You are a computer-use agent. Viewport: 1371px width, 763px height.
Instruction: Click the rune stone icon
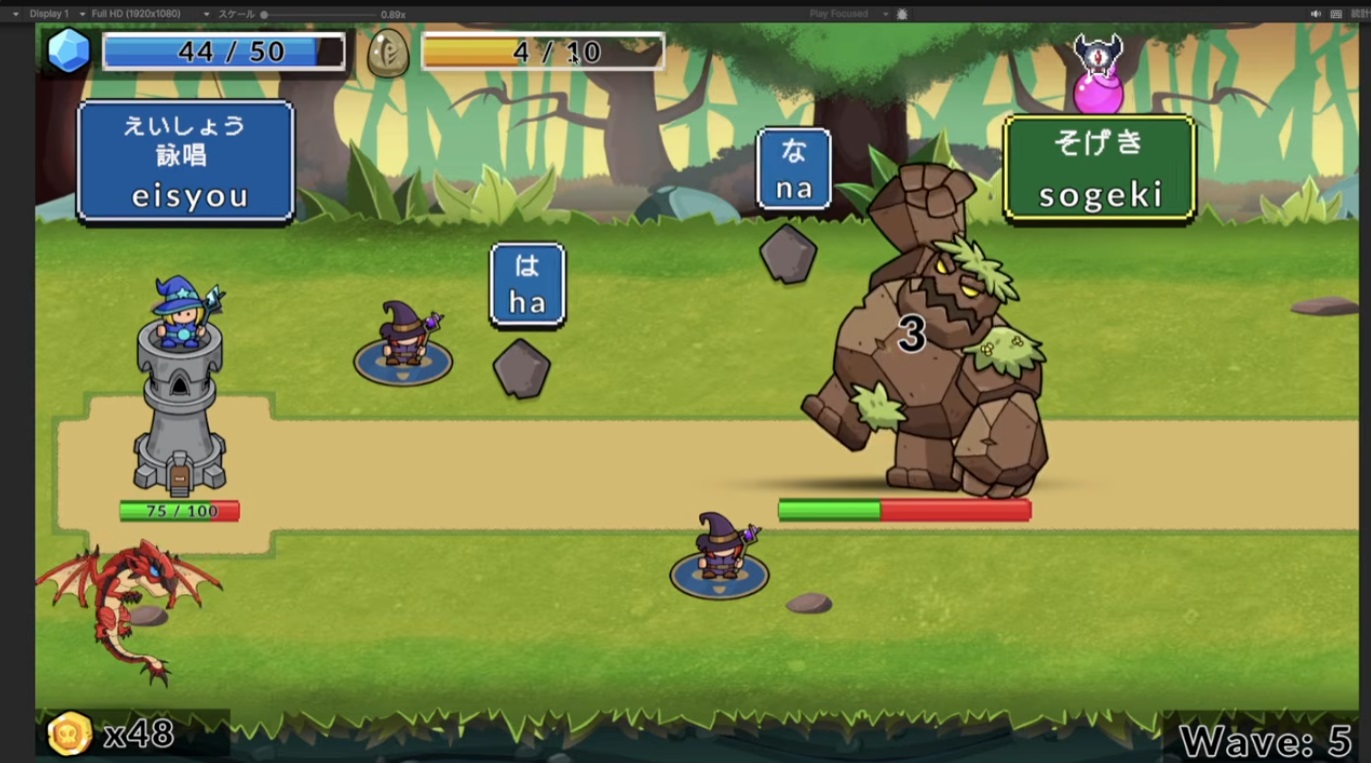point(388,52)
